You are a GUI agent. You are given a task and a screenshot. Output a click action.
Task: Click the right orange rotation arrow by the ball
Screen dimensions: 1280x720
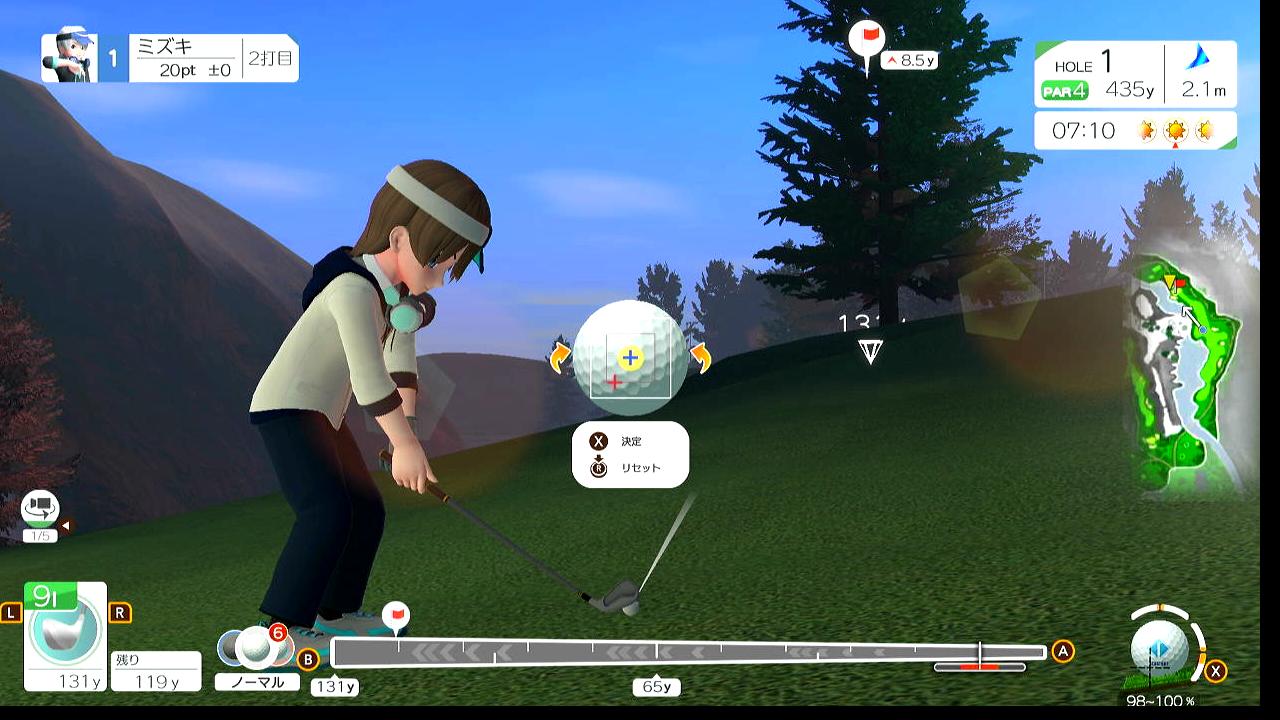coord(700,358)
